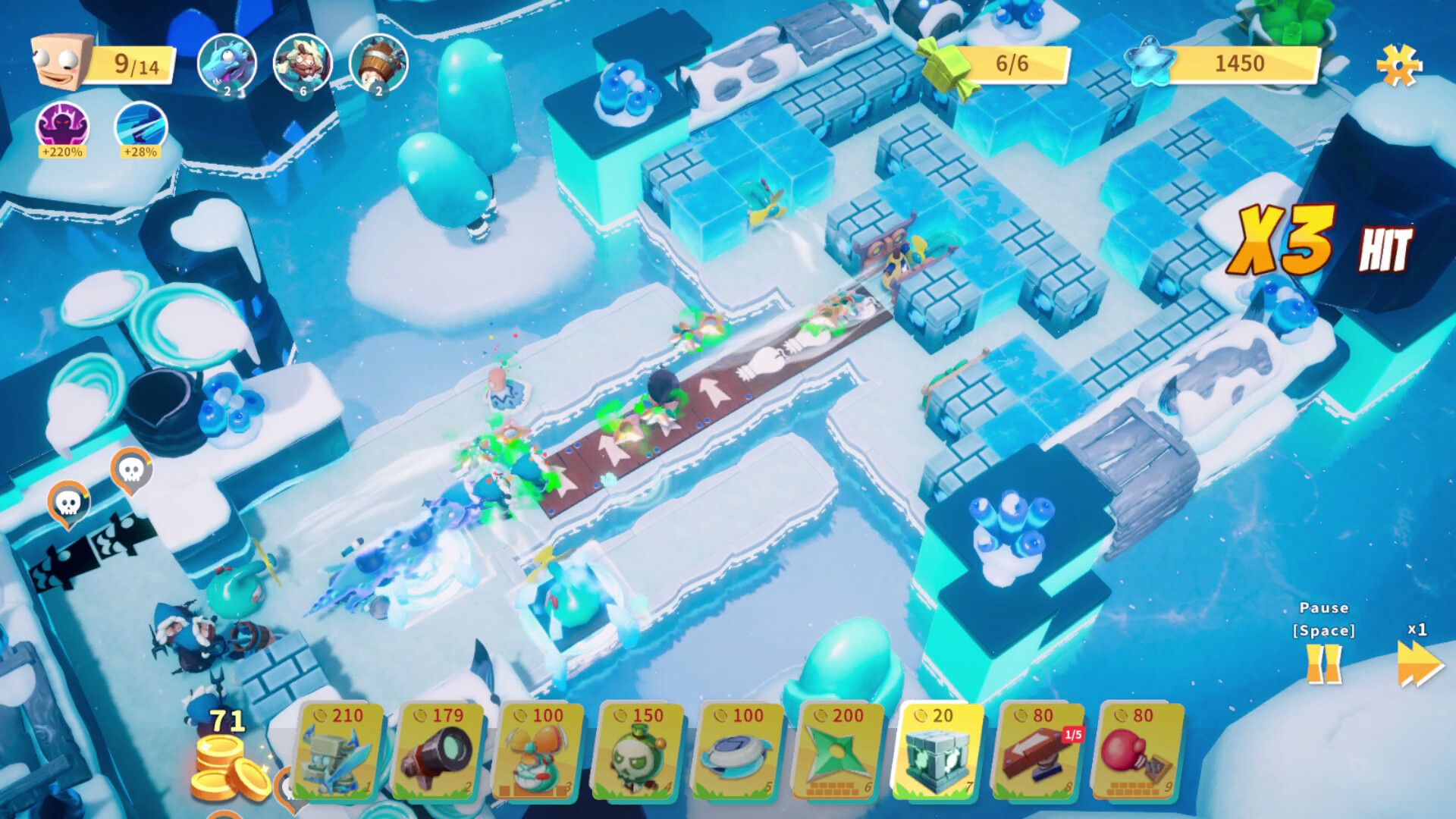Click the yeti enemy portrait showing 6
This screenshot has height=819, width=1456.
click(302, 64)
